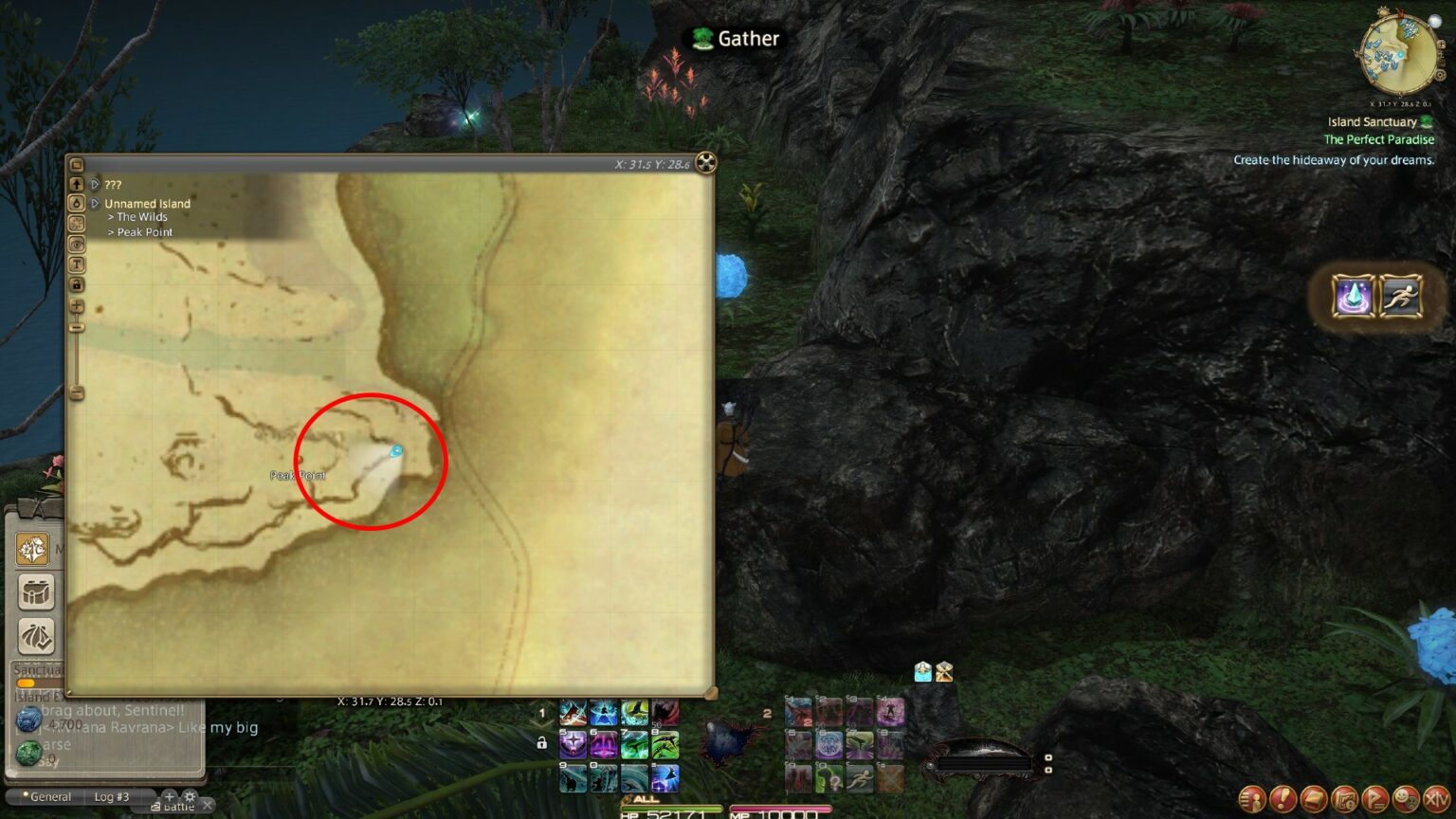The height and width of the screenshot is (819, 1456).
Task: Switch to the Log #3 chat tab
Action: 111,796
